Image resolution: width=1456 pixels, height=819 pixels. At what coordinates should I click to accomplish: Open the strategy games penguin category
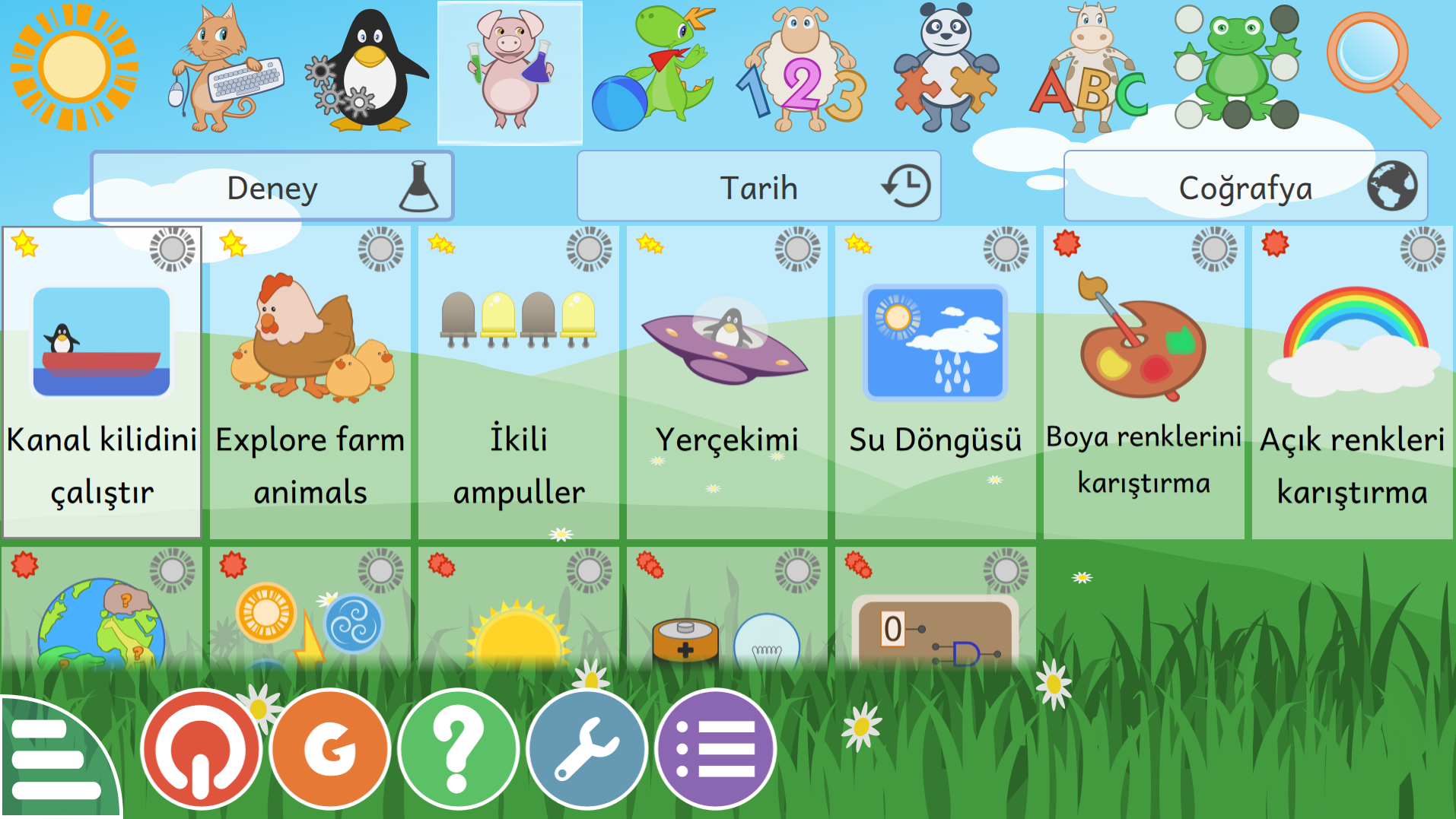point(365,68)
